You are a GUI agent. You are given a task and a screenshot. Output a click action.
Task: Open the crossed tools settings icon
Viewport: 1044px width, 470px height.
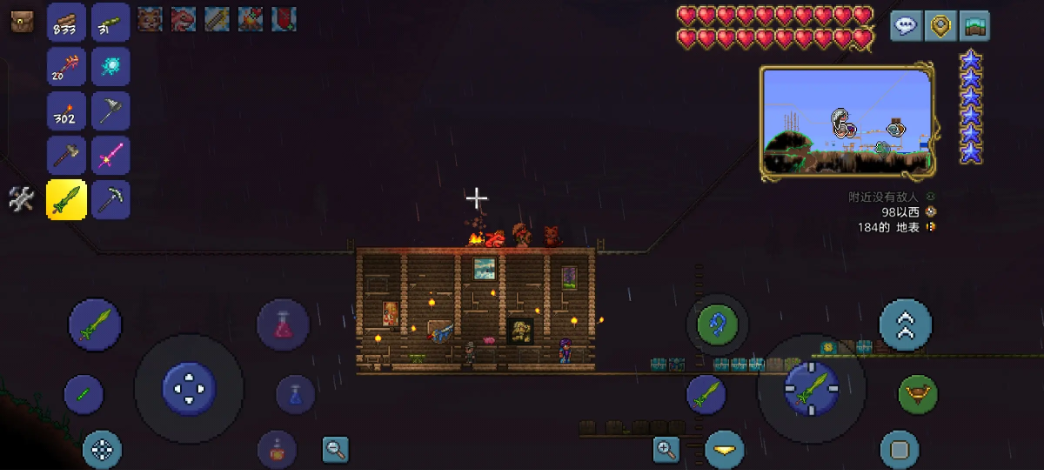click(x=21, y=199)
